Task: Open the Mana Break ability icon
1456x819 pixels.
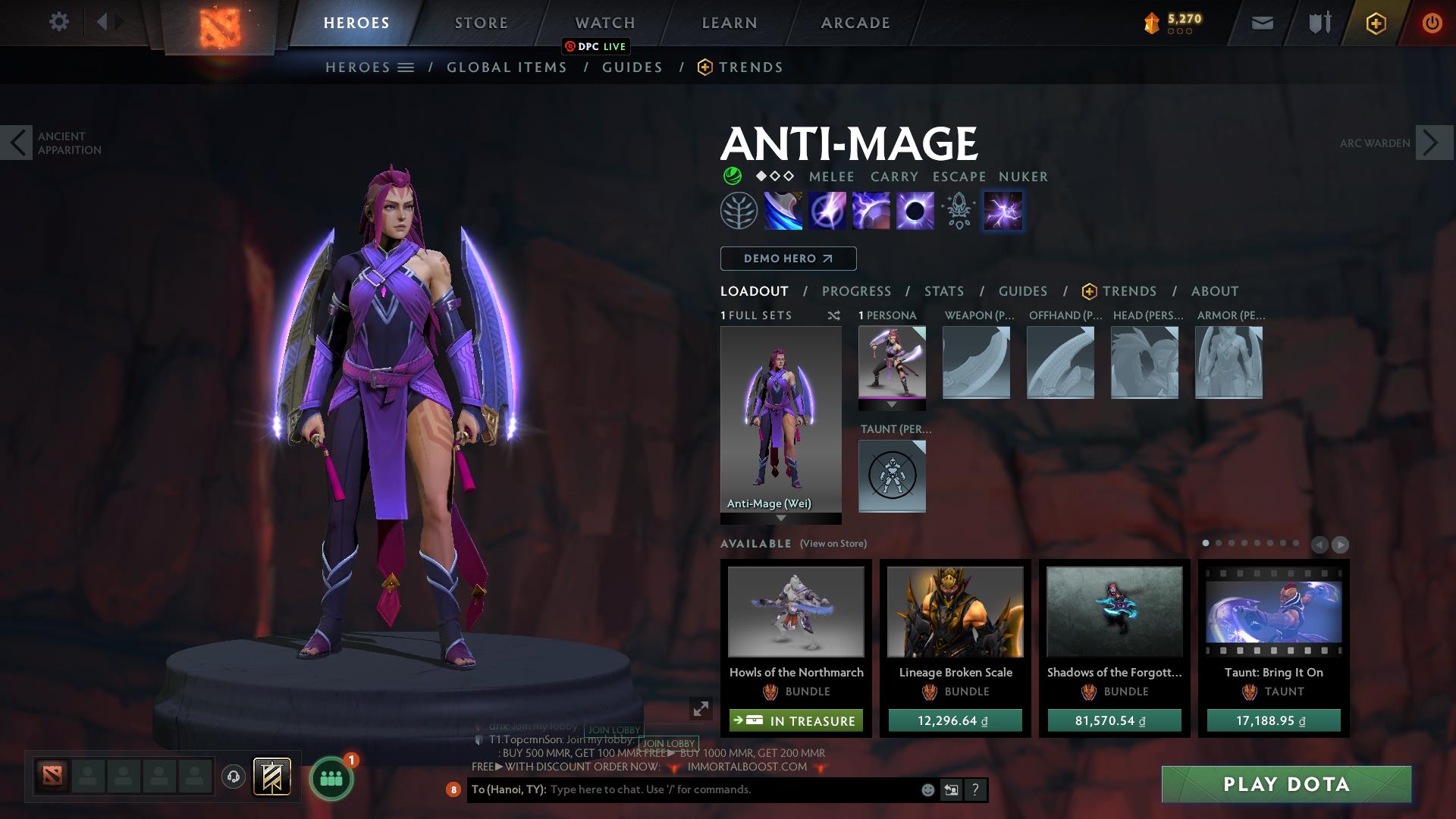Action: 783,211
